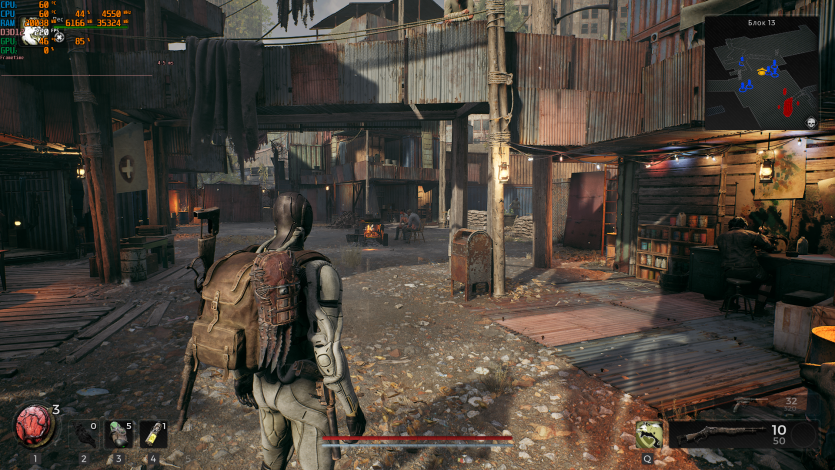Screen dimensions: 835x470
Task: Select the equipped shotgun weapon panel
Action: 720,435
